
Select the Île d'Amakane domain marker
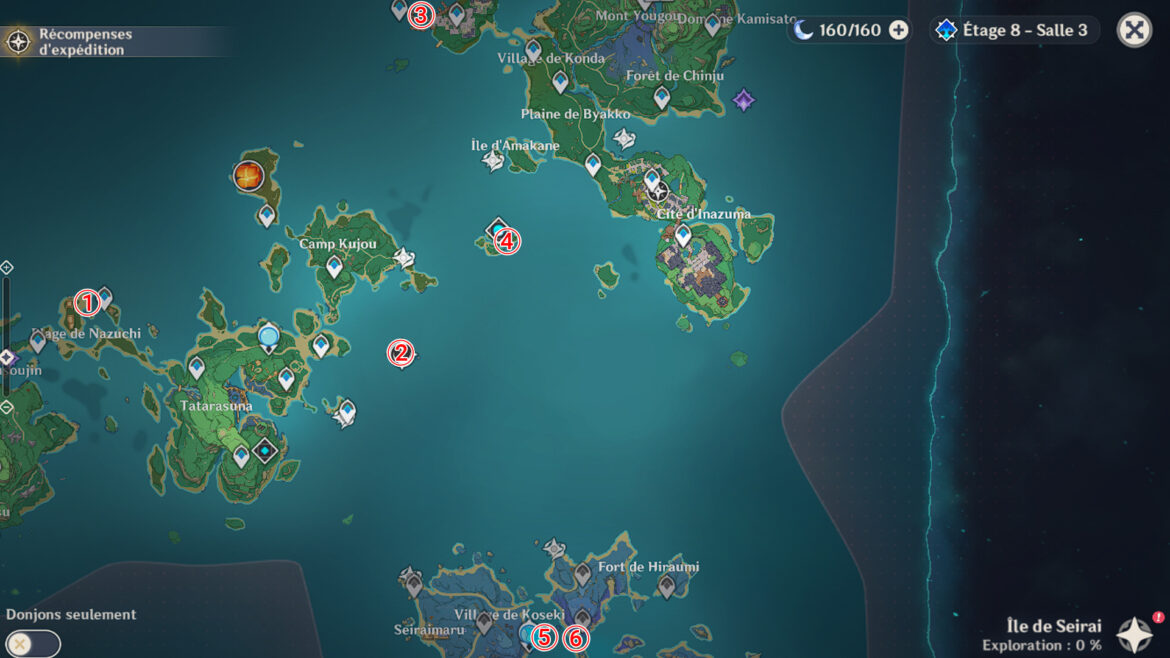click(493, 160)
